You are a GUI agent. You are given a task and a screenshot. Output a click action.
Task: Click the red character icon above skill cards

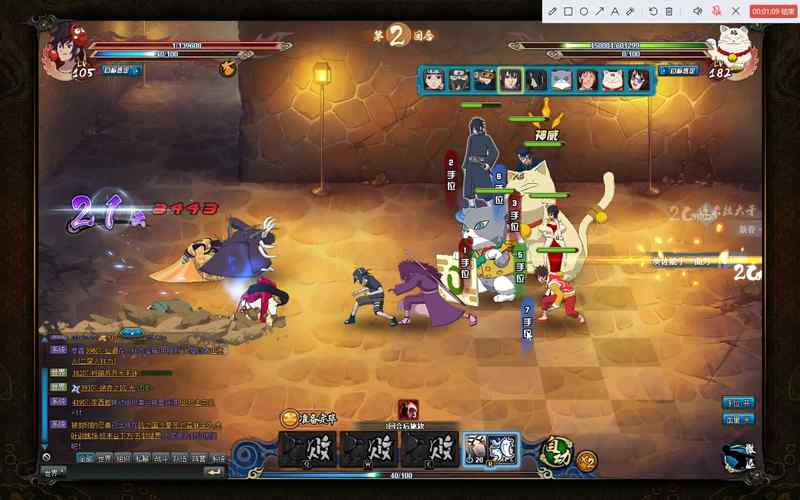[408, 409]
